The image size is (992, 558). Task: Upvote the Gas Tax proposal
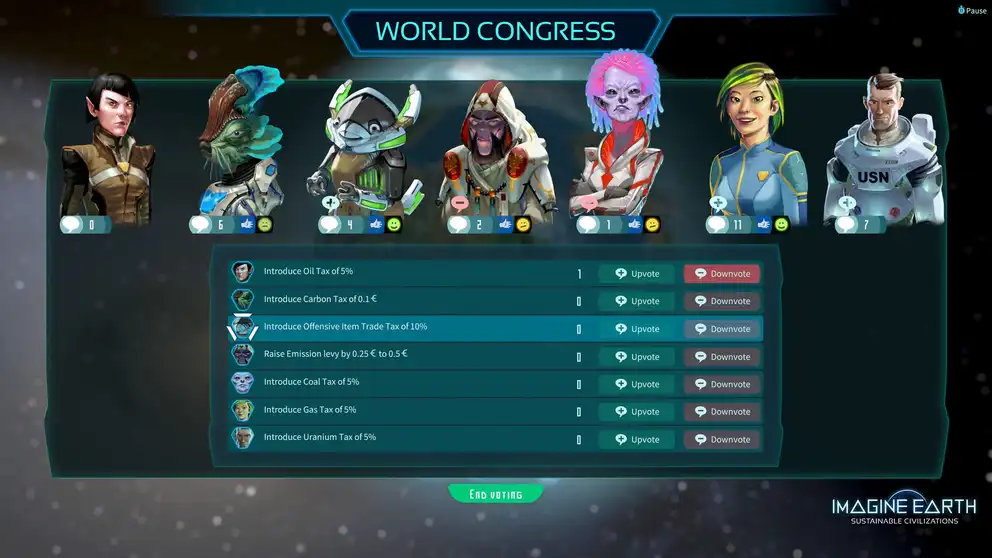(636, 412)
